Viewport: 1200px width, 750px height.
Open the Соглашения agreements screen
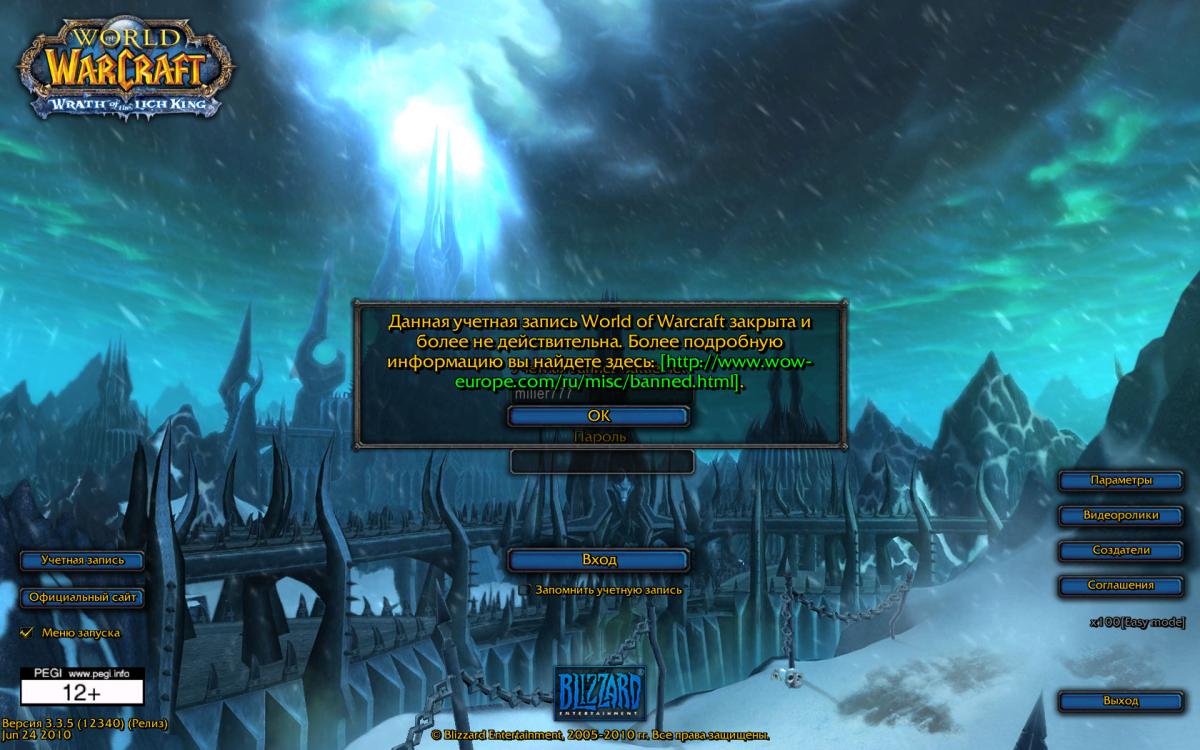coord(1121,586)
